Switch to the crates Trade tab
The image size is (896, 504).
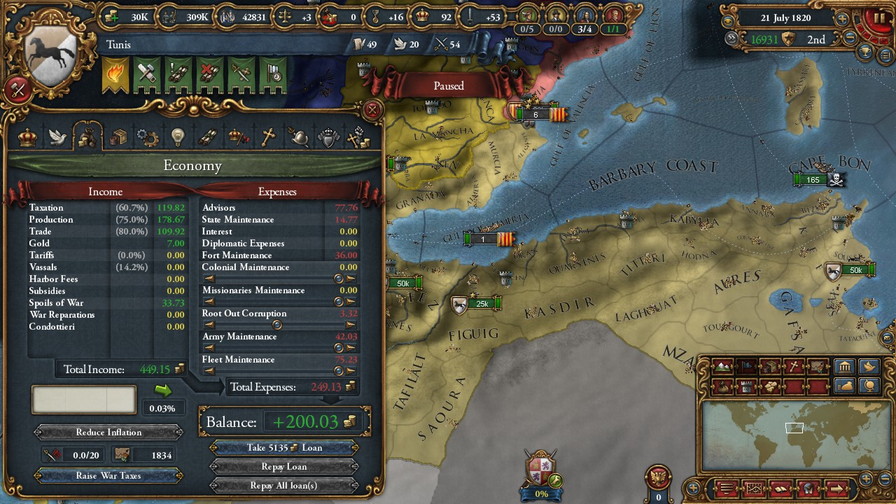click(118, 137)
